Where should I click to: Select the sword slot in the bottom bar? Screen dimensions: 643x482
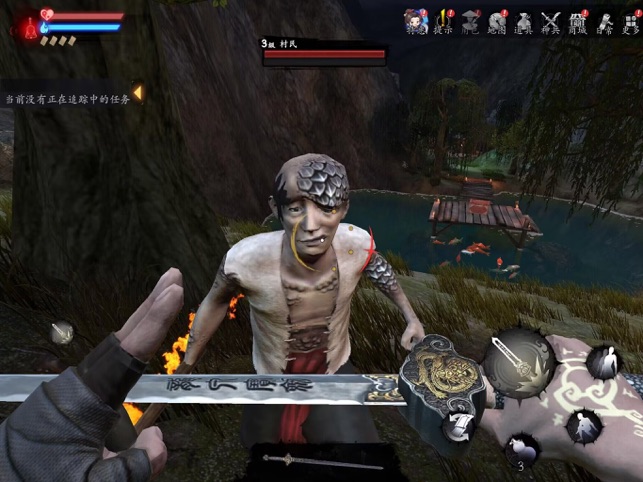(322, 461)
